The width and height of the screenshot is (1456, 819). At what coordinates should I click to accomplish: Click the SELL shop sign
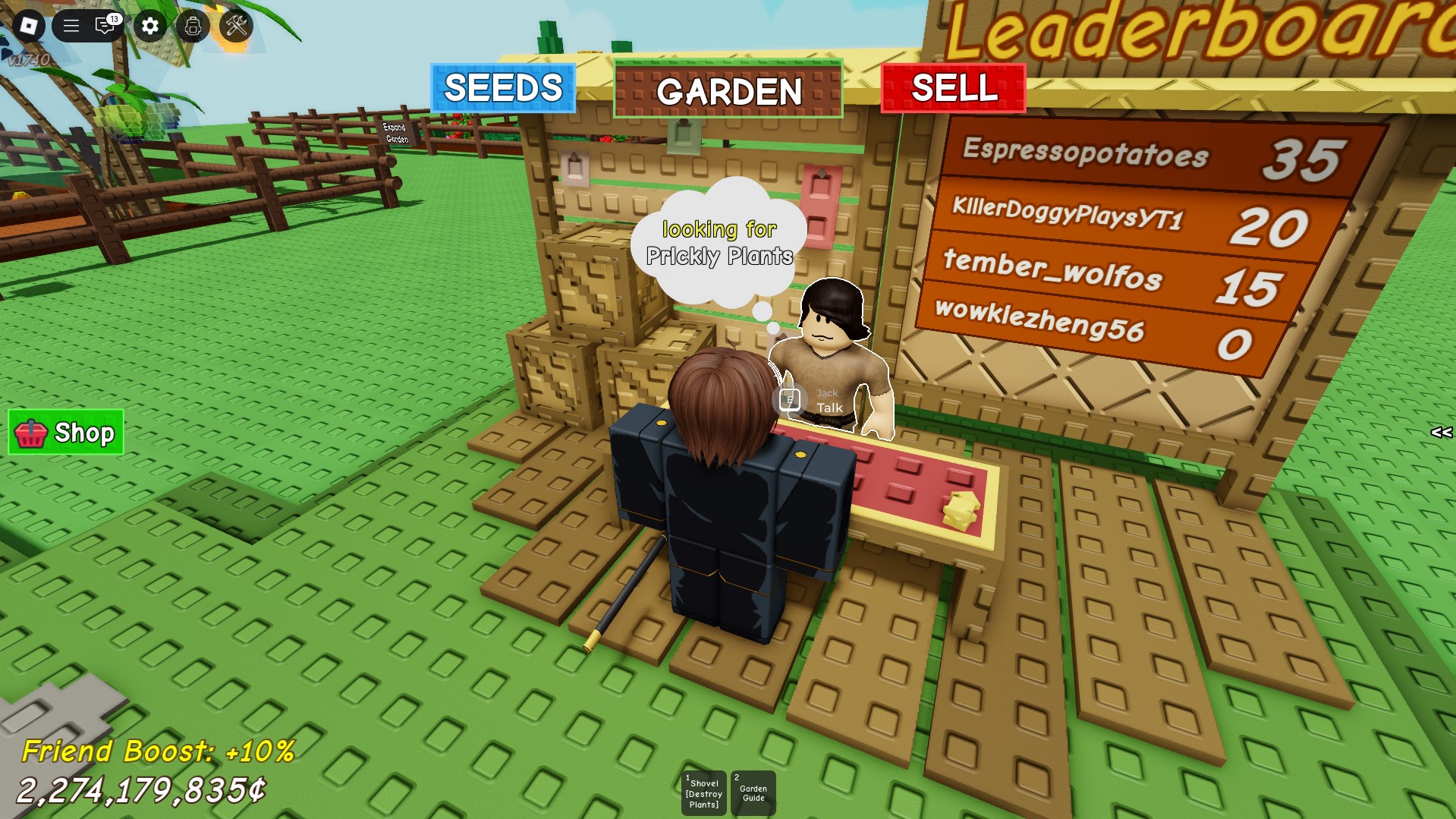[x=954, y=91]
